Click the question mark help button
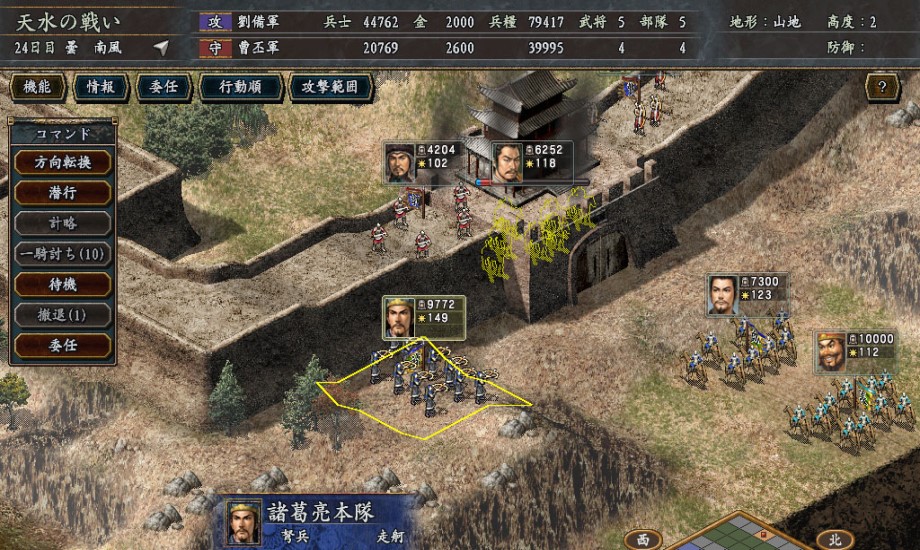Image resolution: width=920 pixels, height=550 pixels. point(882,88)
